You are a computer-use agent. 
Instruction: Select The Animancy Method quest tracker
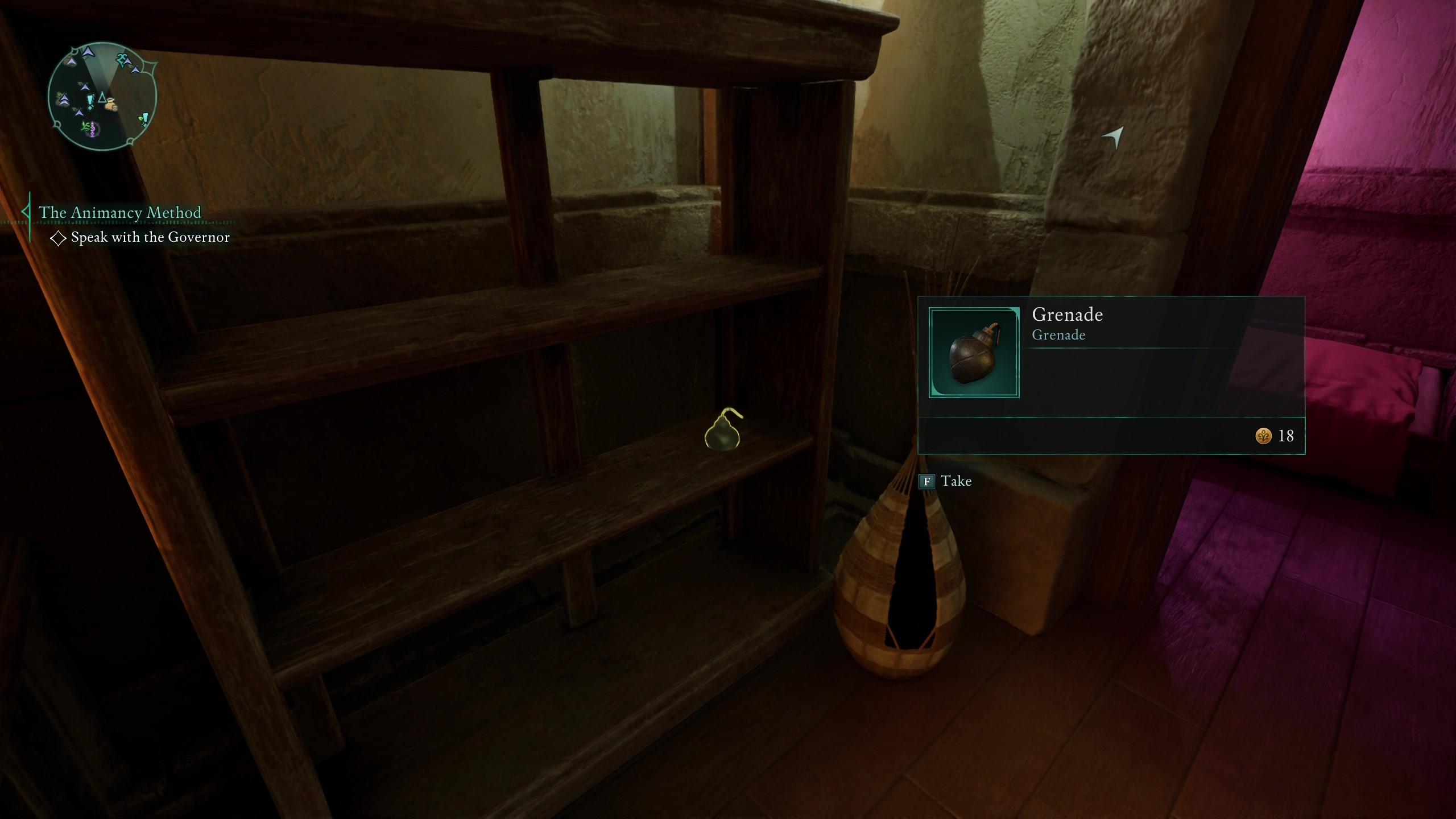(x=119, y=212)
